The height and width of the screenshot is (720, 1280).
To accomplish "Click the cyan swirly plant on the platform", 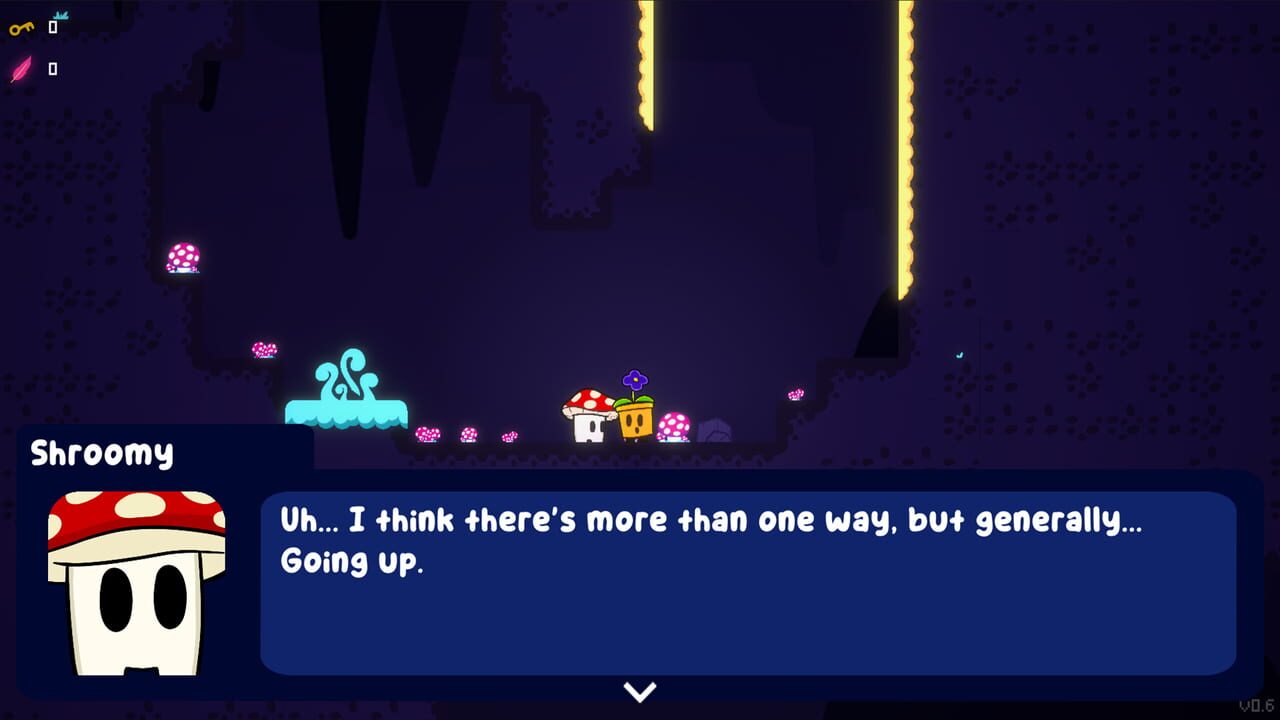I will pos(350,380).
